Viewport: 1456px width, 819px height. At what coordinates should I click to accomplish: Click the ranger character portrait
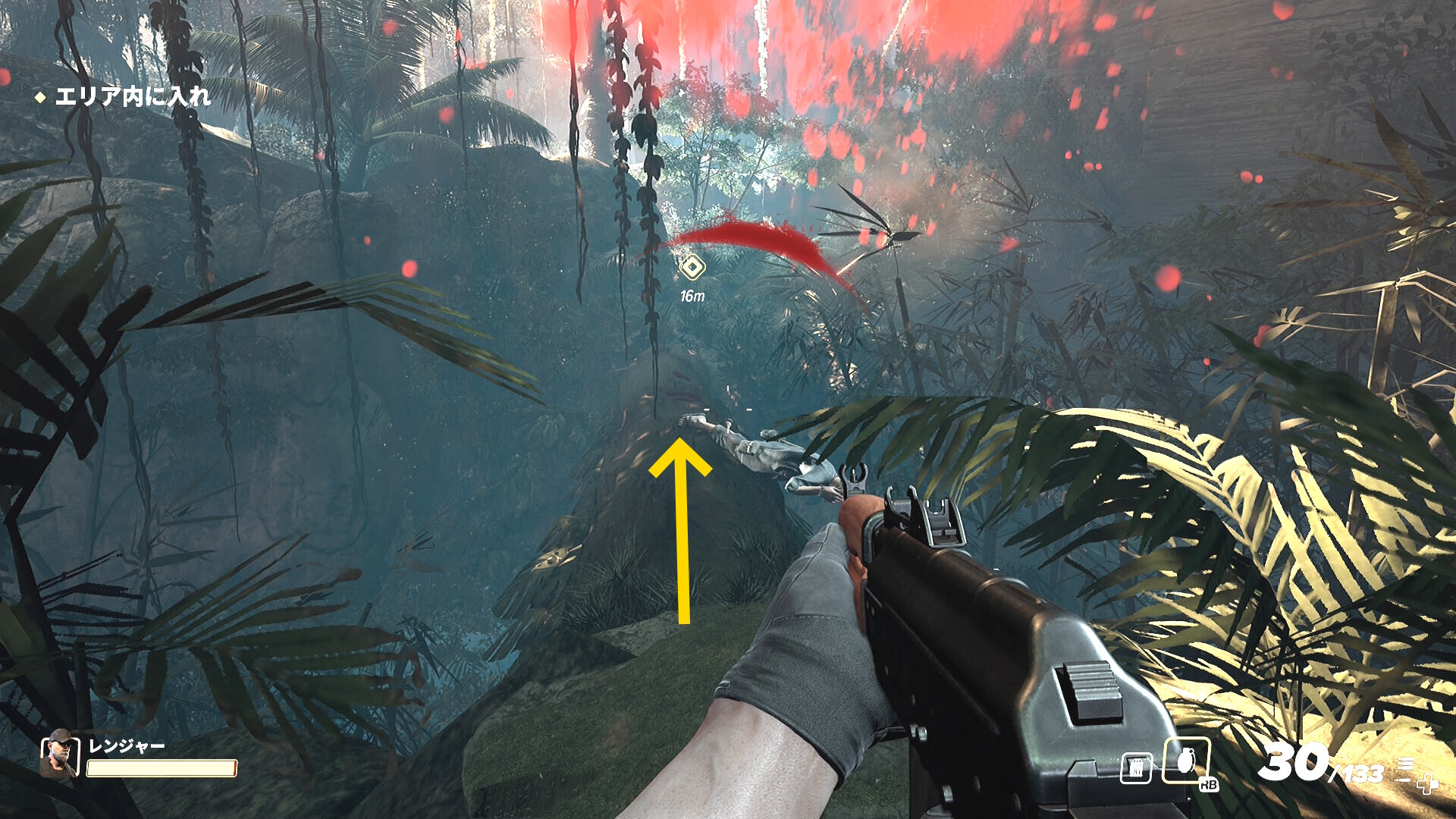[59, 754]
